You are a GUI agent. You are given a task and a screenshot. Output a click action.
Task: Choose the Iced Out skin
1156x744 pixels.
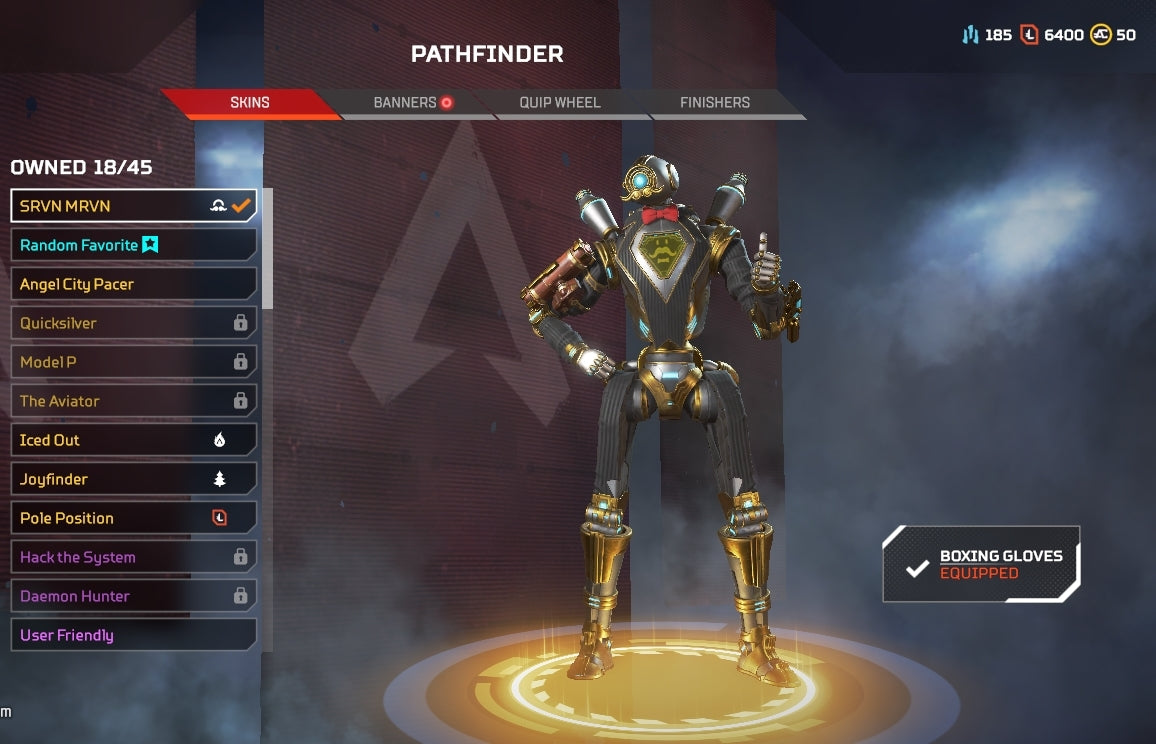pos(133,440)
